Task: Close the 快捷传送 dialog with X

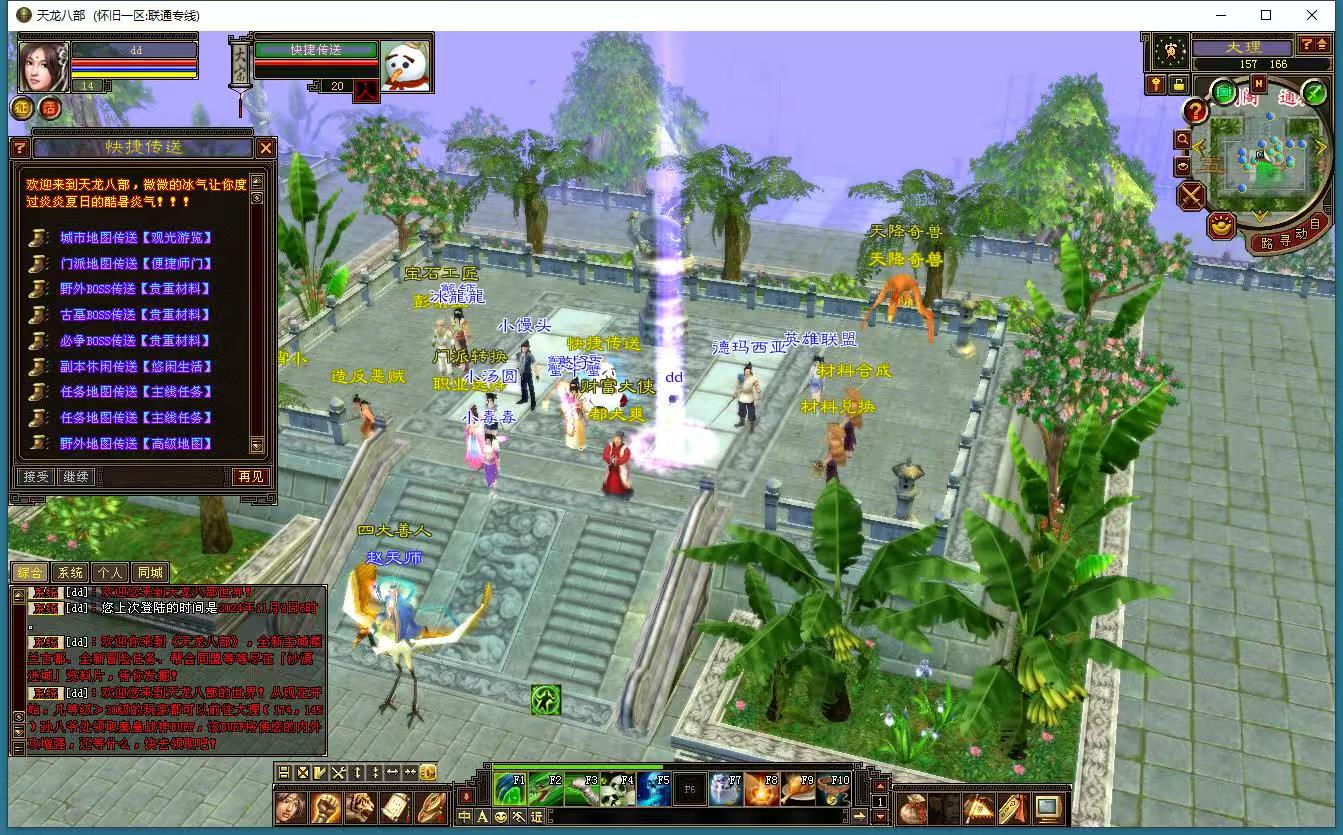Action: click(x=265, y=148)
